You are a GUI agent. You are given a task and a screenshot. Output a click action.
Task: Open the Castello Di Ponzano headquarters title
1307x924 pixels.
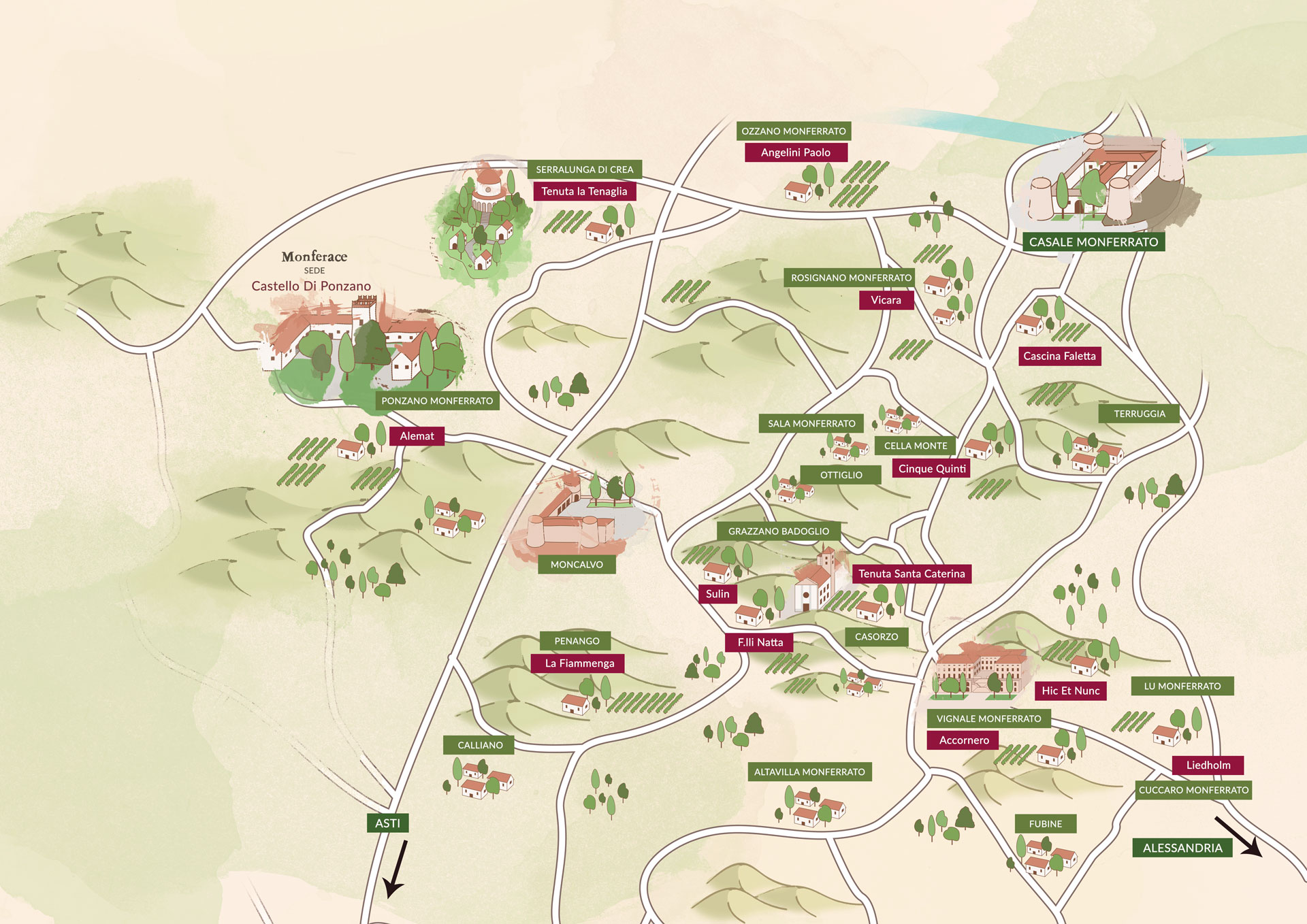coord(311,286)
